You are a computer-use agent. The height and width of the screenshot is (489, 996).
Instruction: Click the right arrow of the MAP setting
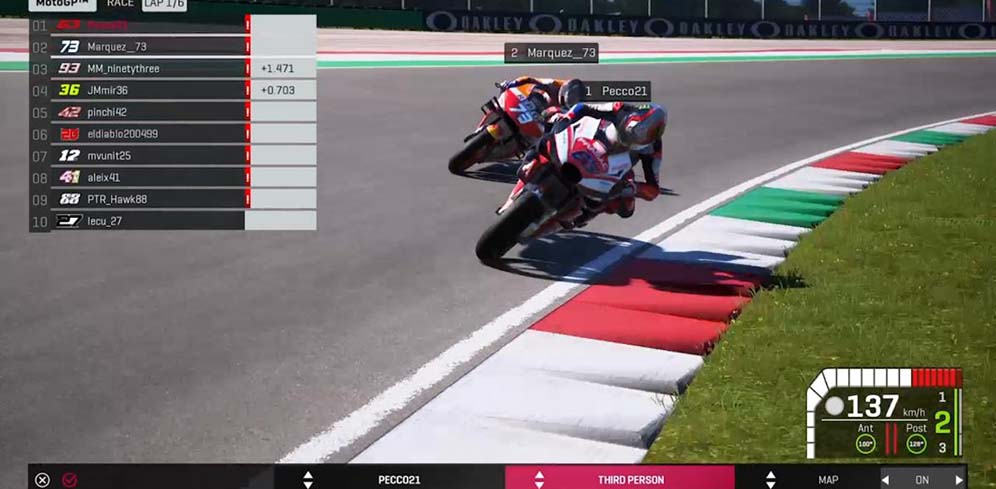(x=958, y=480)
